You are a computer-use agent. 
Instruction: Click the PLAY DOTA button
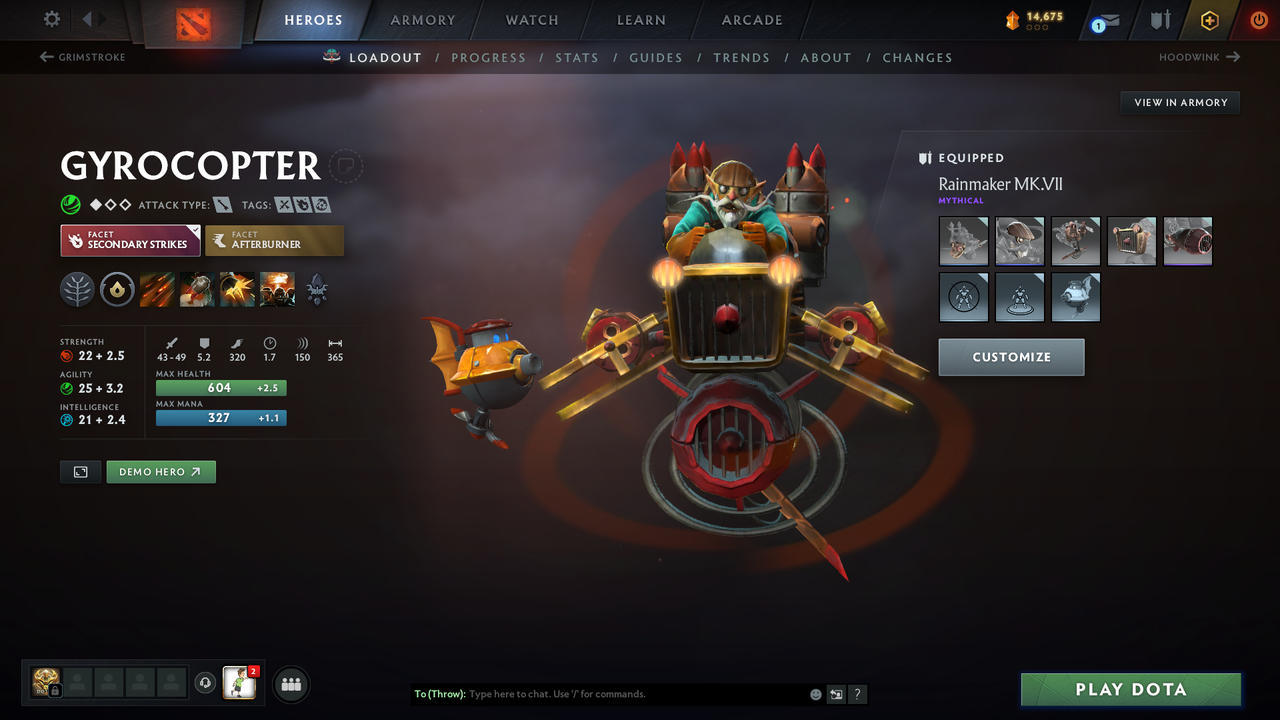coord(1131,689)
